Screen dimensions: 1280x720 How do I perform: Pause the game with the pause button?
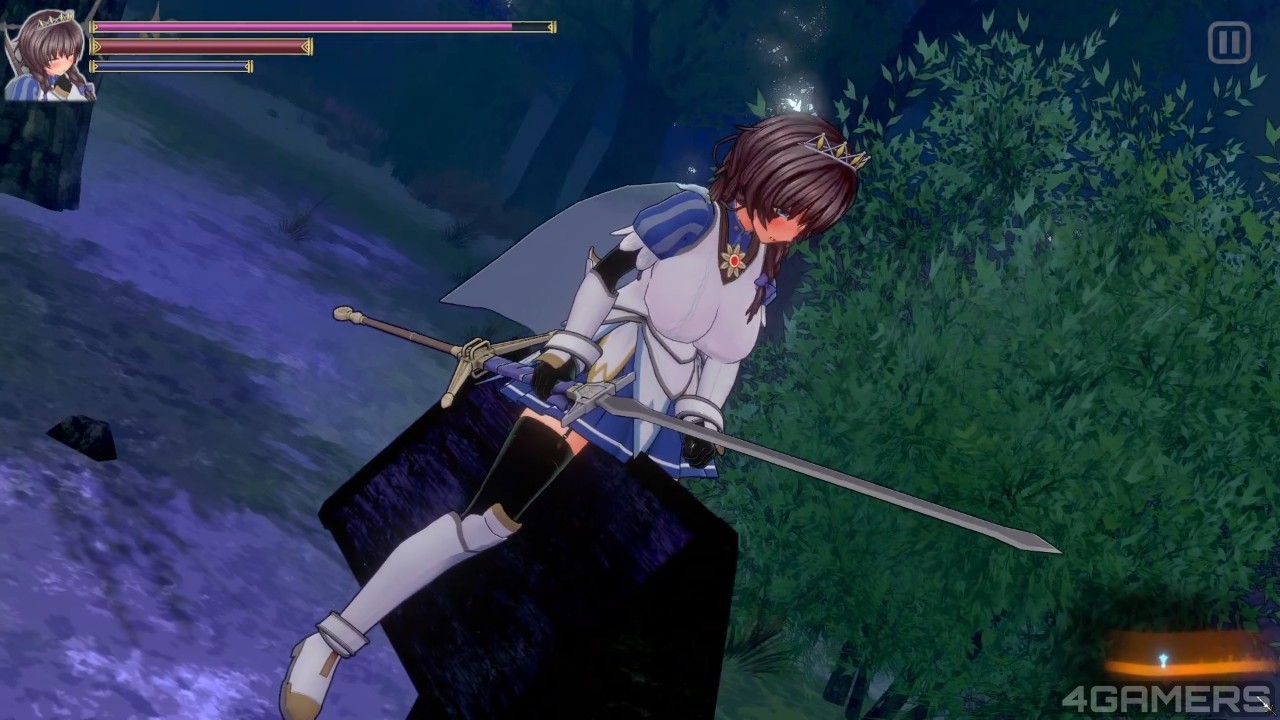pyautogui.click(x=1229, y=43)
